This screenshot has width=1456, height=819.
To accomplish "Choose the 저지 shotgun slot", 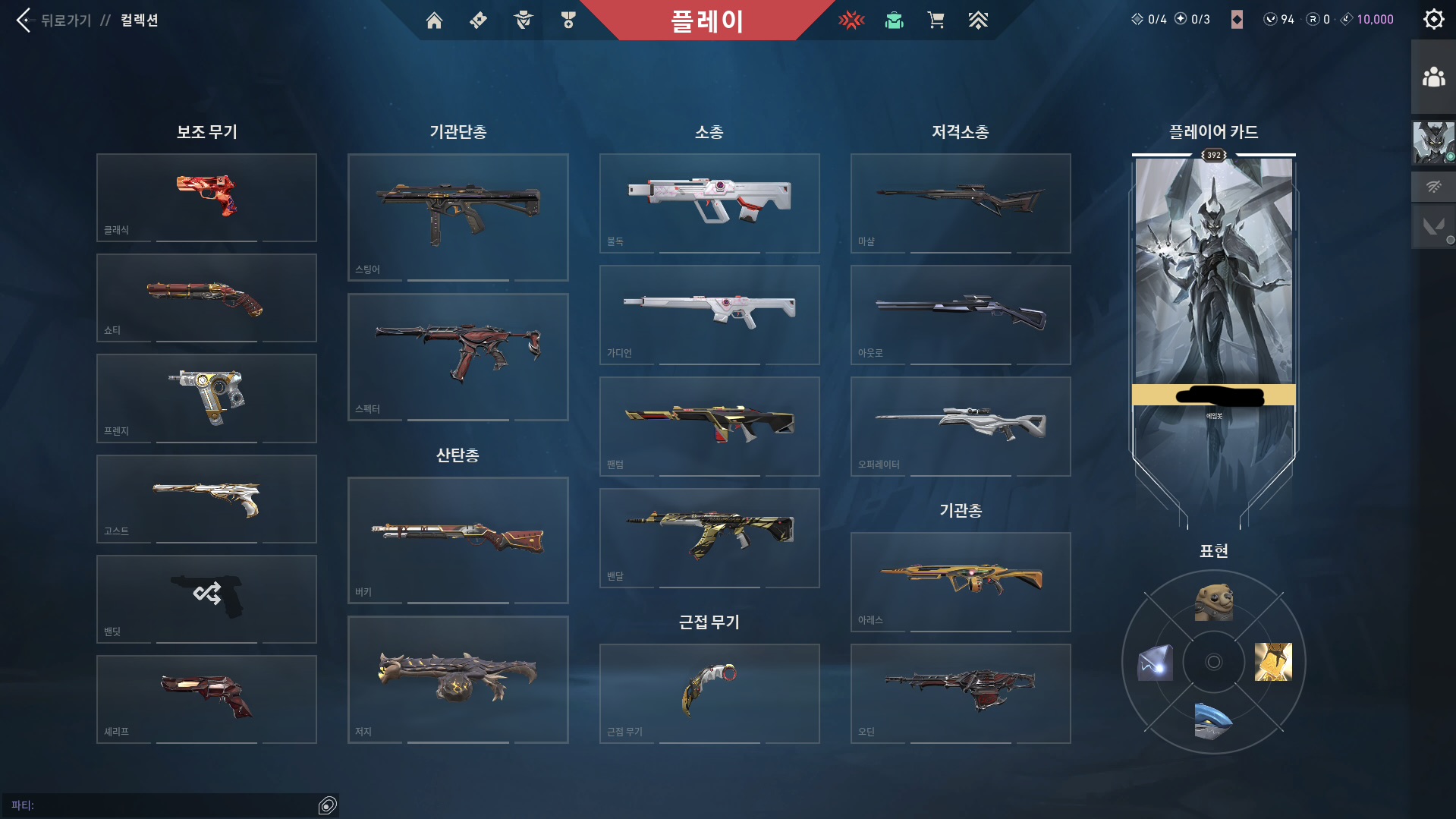I will (x=458, y=679).
